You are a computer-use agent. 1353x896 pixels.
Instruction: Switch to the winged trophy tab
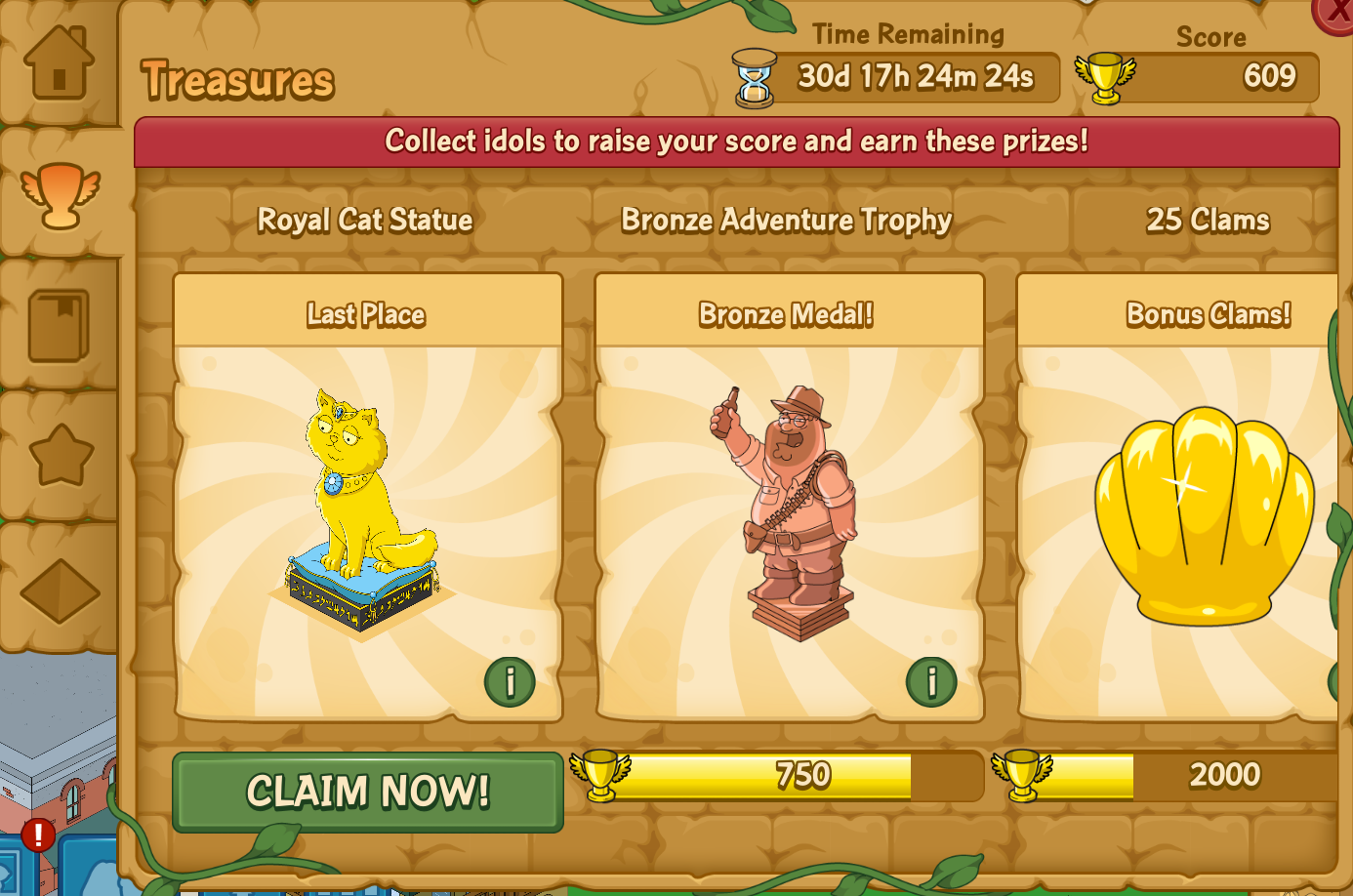(x=61, y=194)
